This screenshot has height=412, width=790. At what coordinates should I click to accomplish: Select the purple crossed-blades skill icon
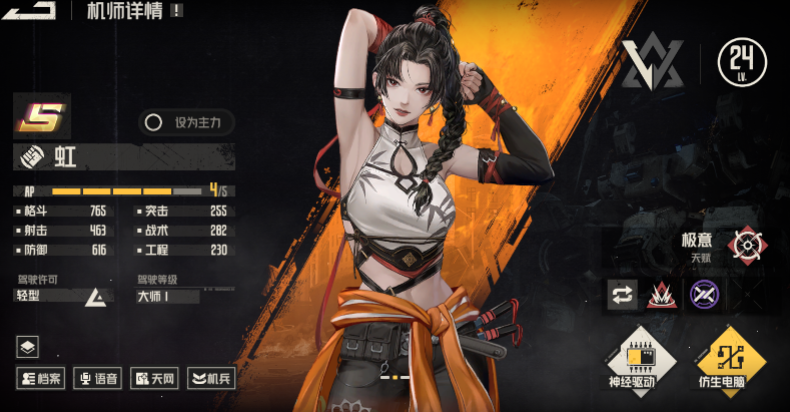click(x=704, y=294)
